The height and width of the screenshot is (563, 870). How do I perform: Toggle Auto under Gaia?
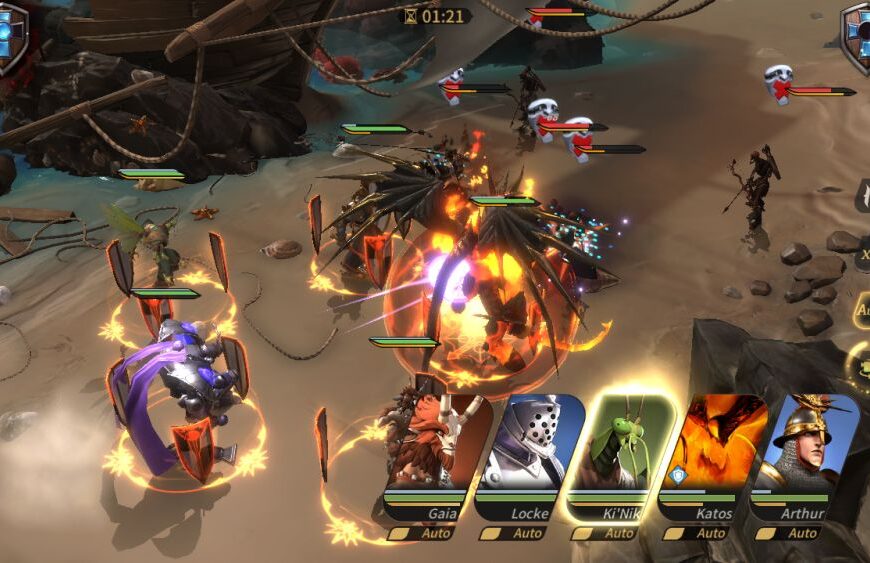424,533
